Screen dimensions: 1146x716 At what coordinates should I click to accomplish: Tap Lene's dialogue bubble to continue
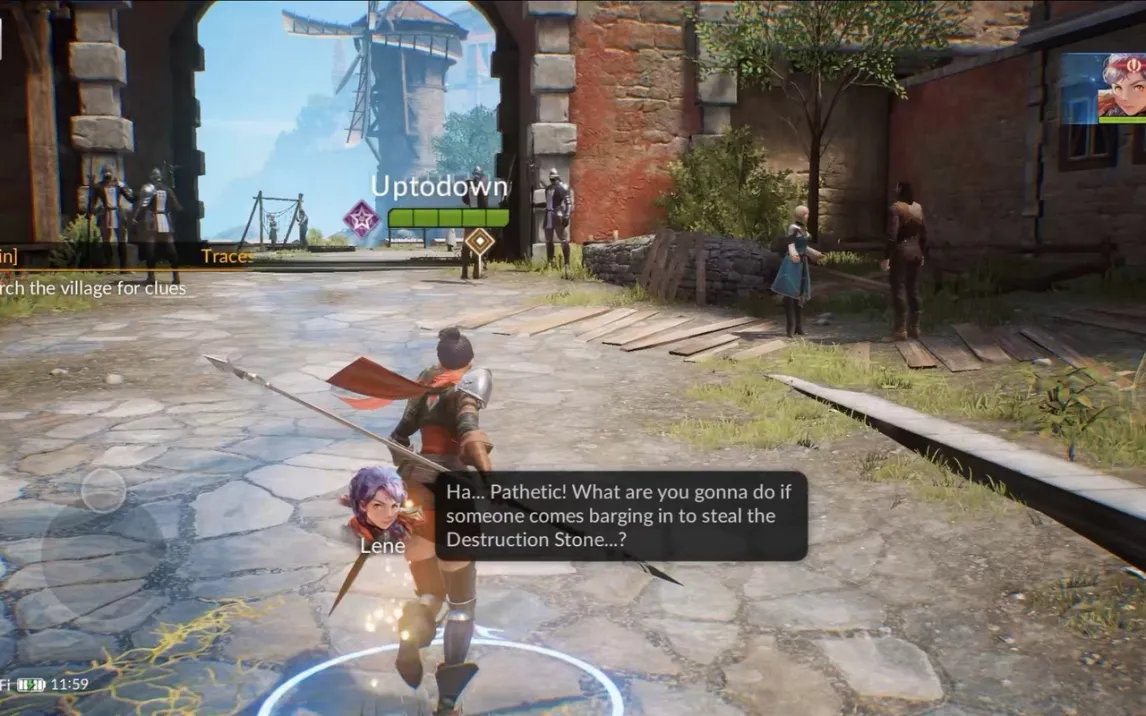[x=621, y=516]
